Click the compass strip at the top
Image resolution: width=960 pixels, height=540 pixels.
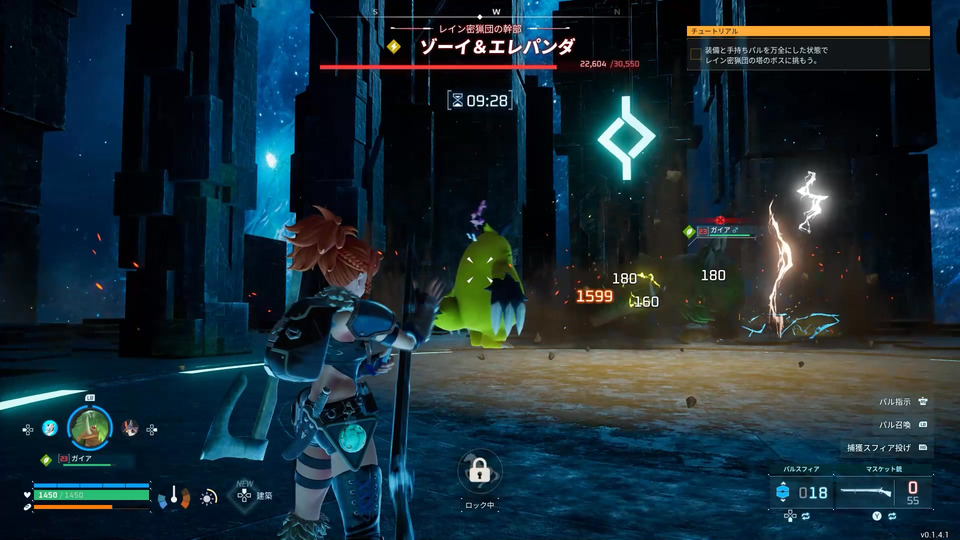[480, 13]
